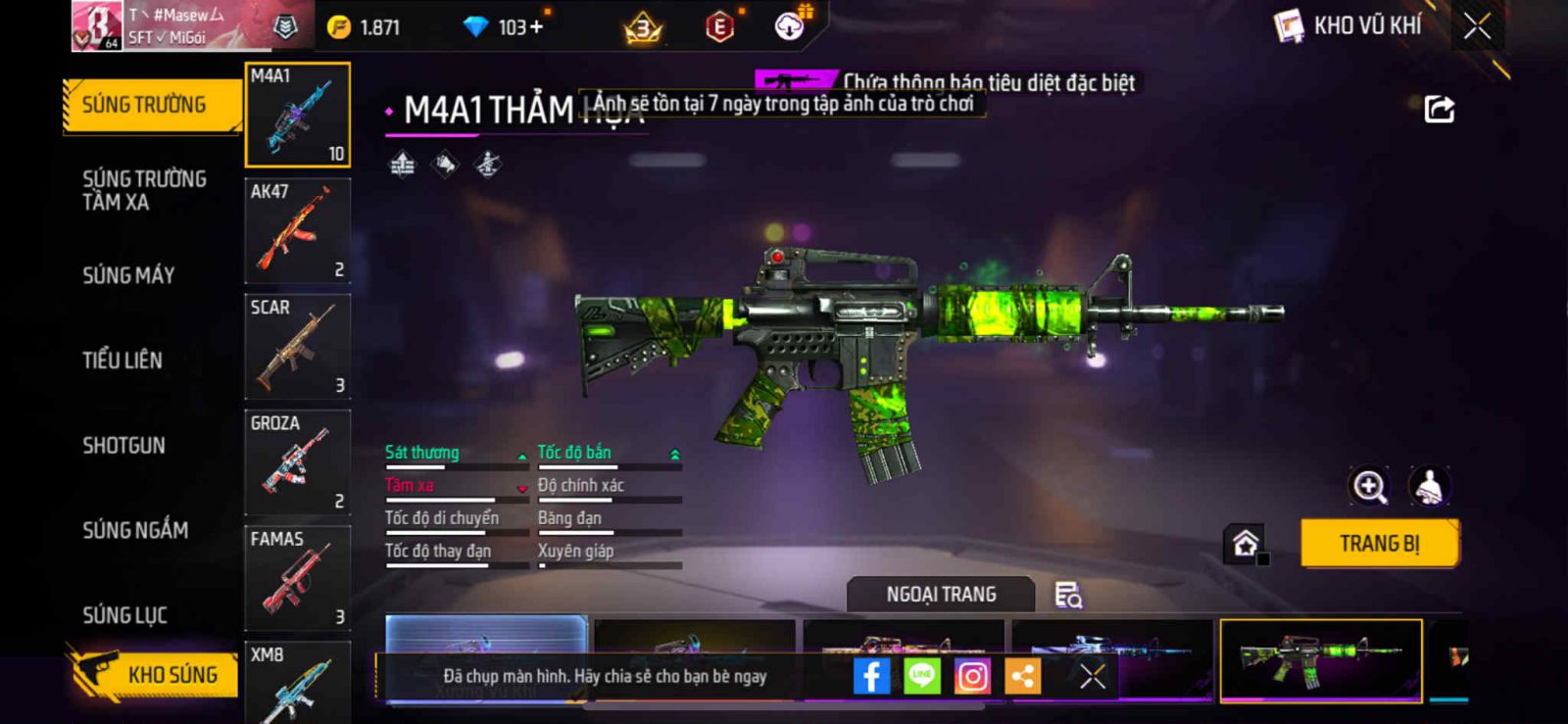The width and height of the screenshot is (1568, 724).
Task: Open the SÚNG MÁY category
Action: click(128, 275)
